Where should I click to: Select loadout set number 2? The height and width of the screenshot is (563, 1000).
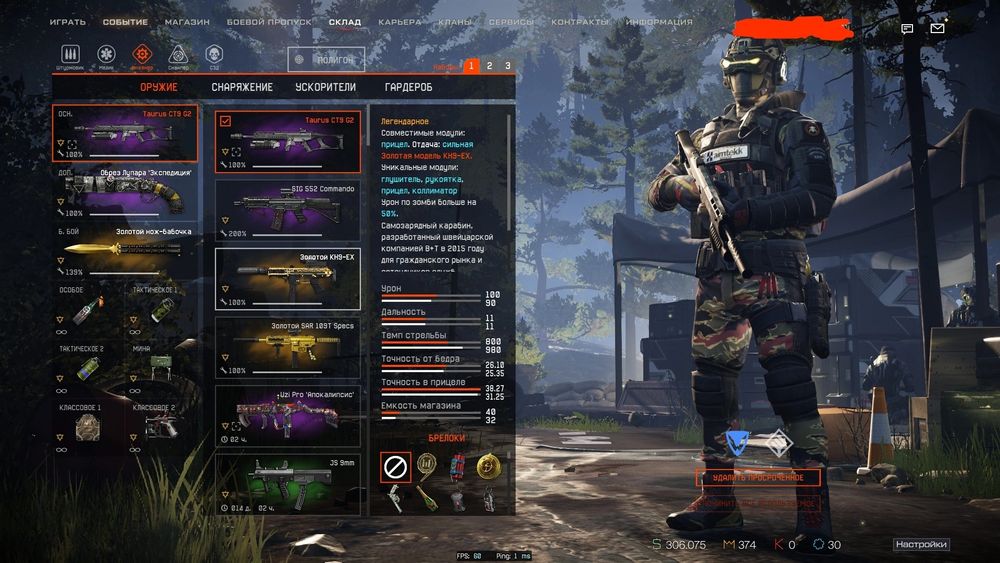(489, 66)
